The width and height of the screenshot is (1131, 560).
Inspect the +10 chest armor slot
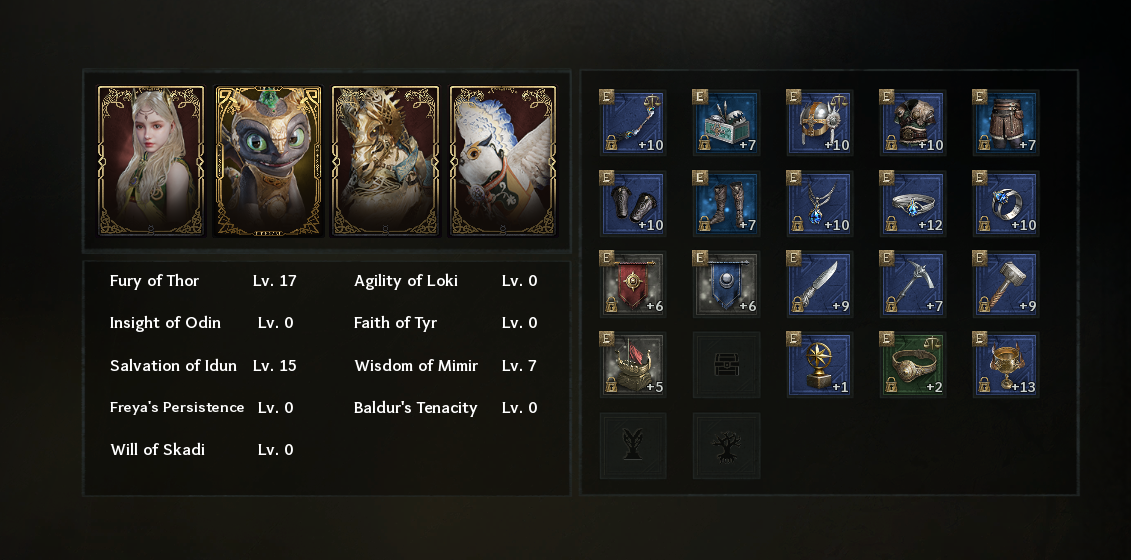(x=913, y=123)
